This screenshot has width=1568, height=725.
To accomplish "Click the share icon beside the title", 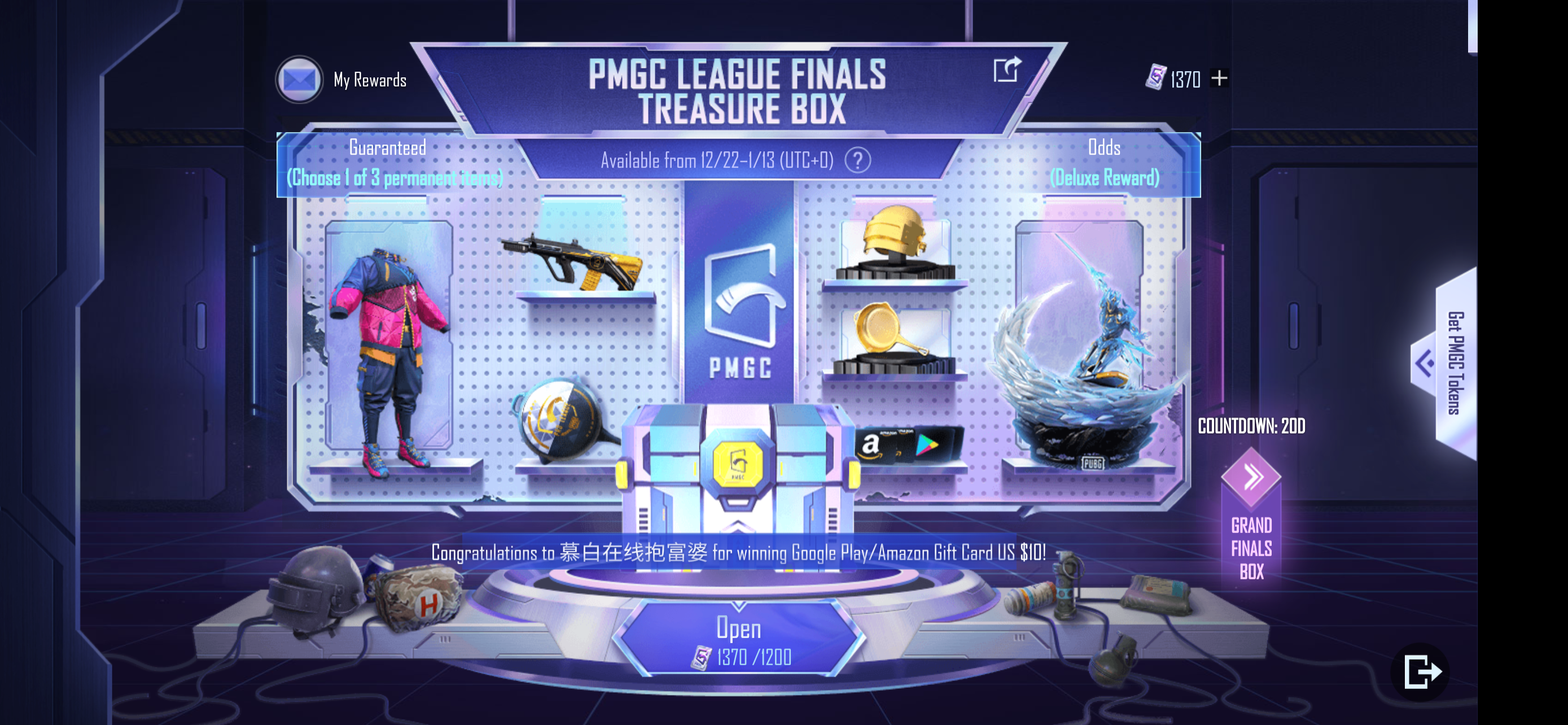I will [1007, 71].
